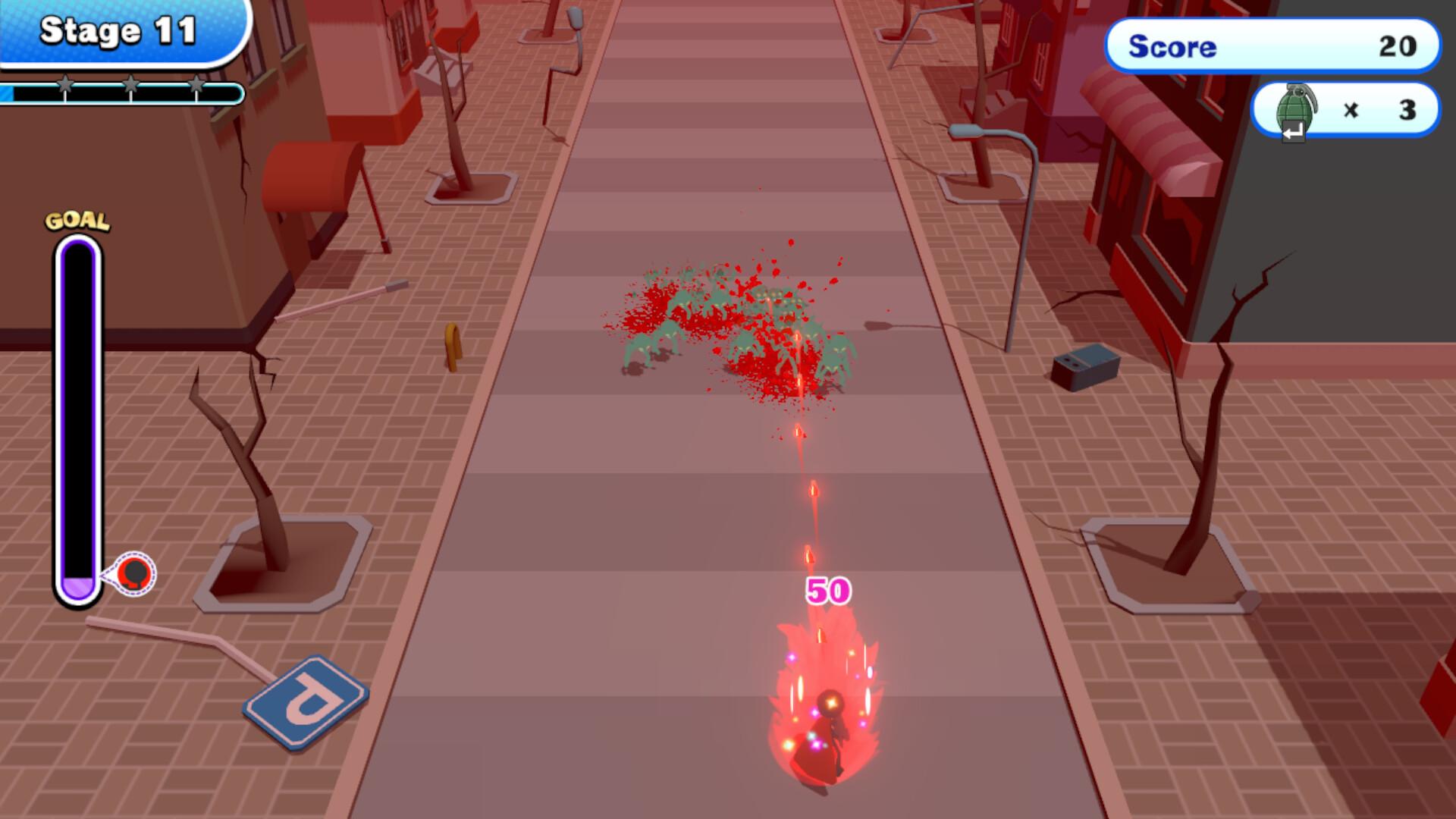The width and height of the screenshot is (1456, 819).
Task: Select the grenade weapon icon
Action: point(1294,108)
